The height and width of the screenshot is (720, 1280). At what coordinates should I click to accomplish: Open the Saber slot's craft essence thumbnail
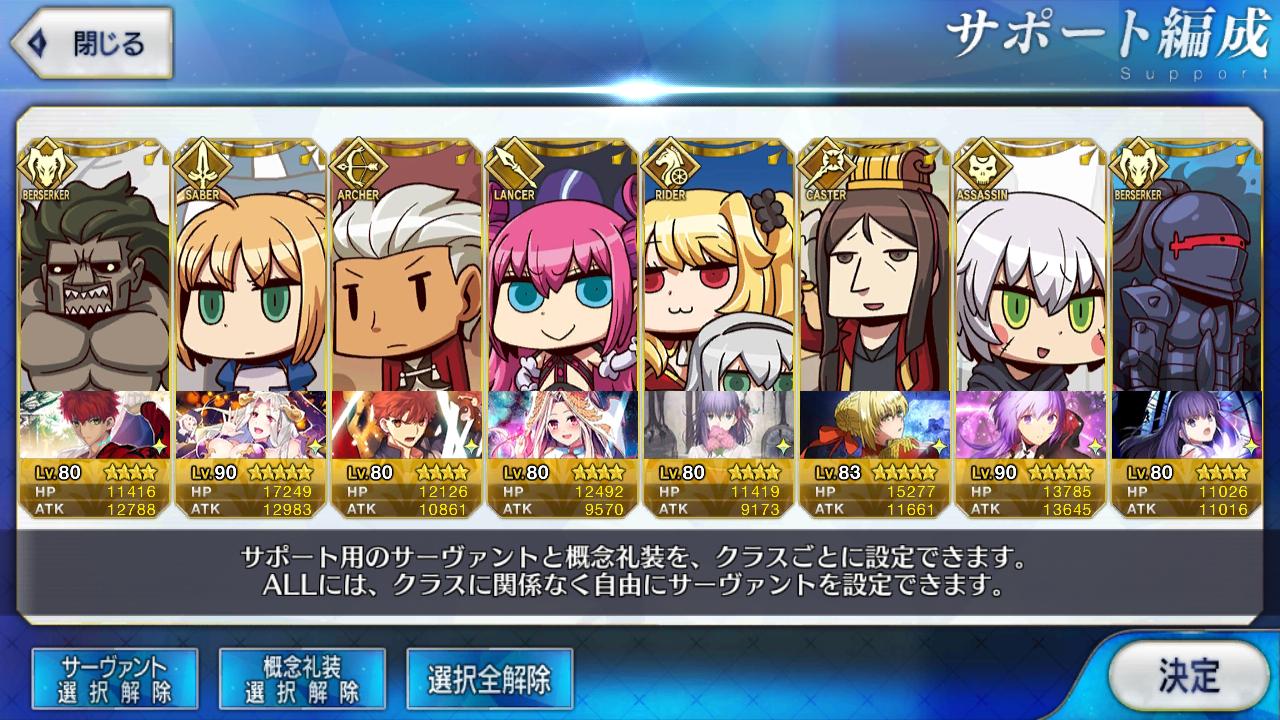(250, 424)
